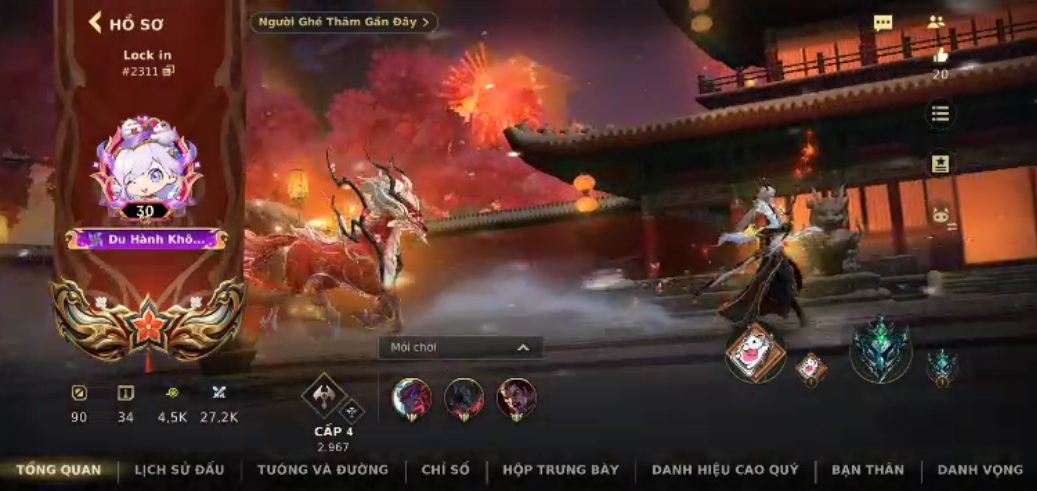Switch to Danh Hiệu Cao Quý tab
The height and width of the screenshot is (491, 1037).
pos(725,470)
